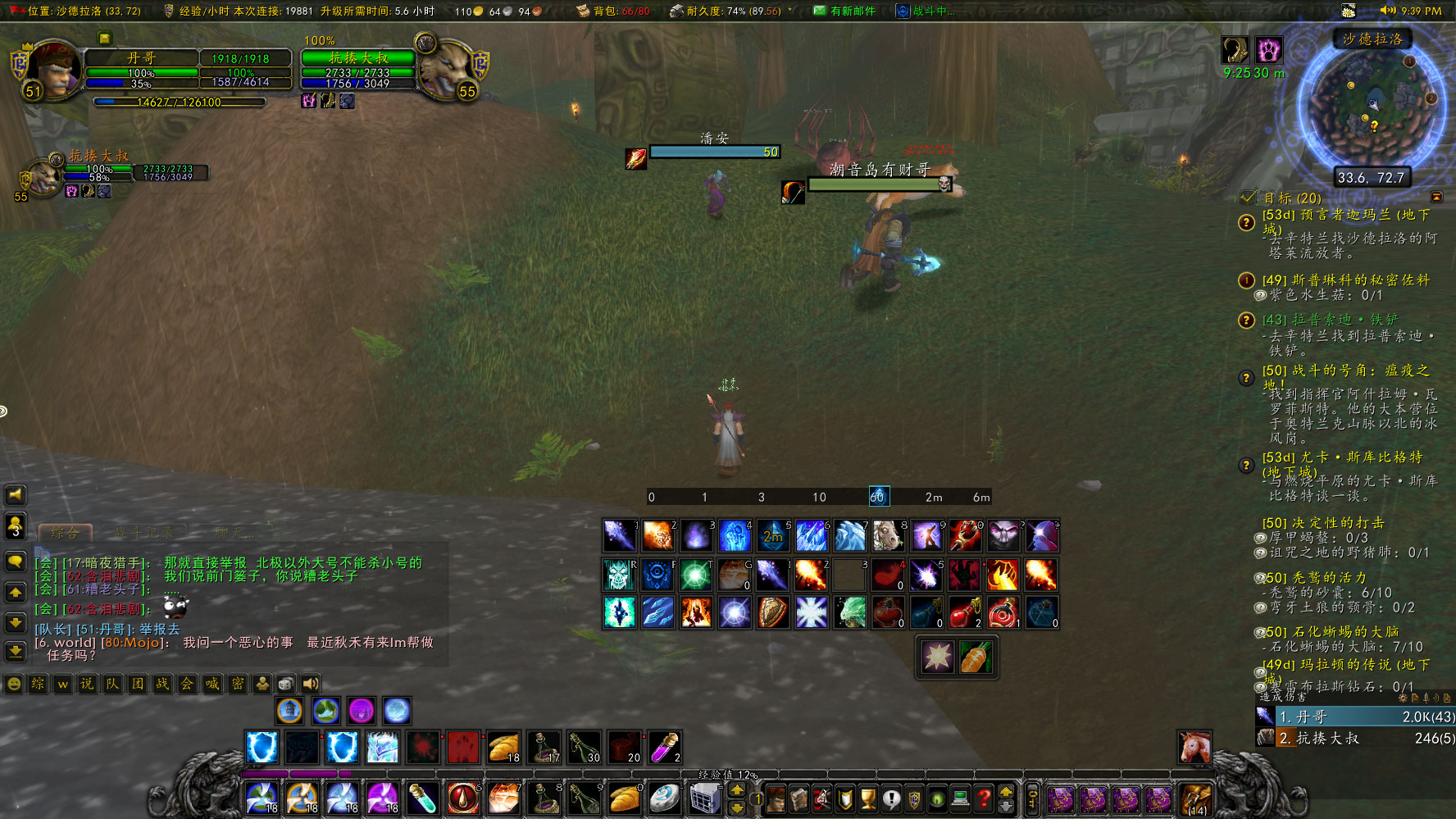Open the main menu computer icon

tap(959, 799)
